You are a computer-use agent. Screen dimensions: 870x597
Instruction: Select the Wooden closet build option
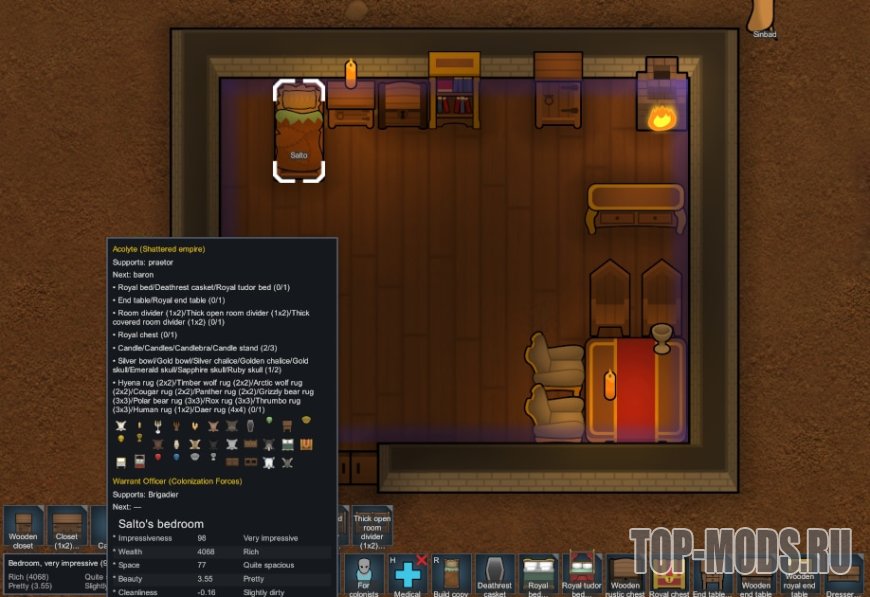pyautogui.click(x=23, y=527)
